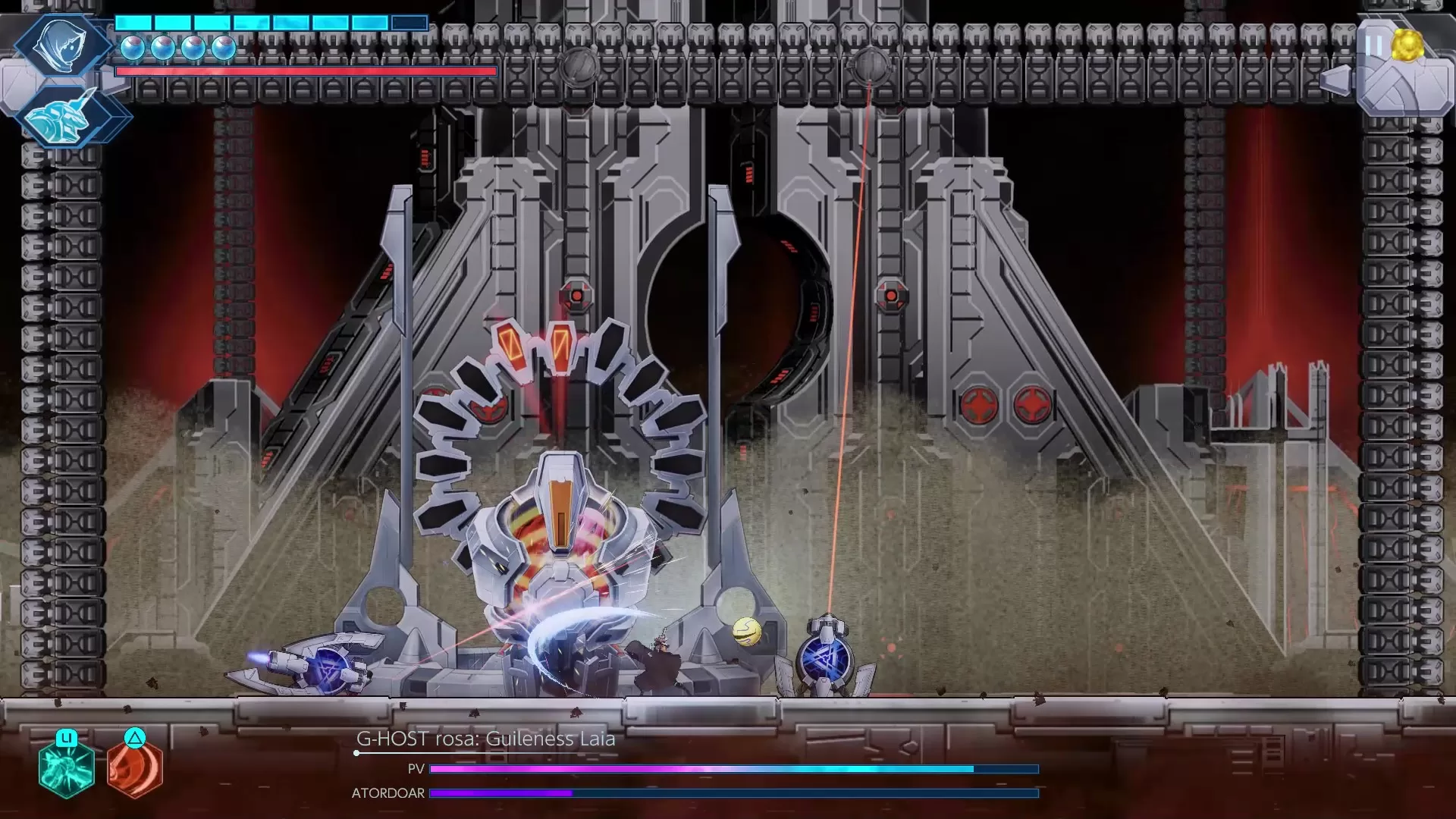Click the red player health bar
This screenshot has width=1456, height=819.
(x=303, y=71)
